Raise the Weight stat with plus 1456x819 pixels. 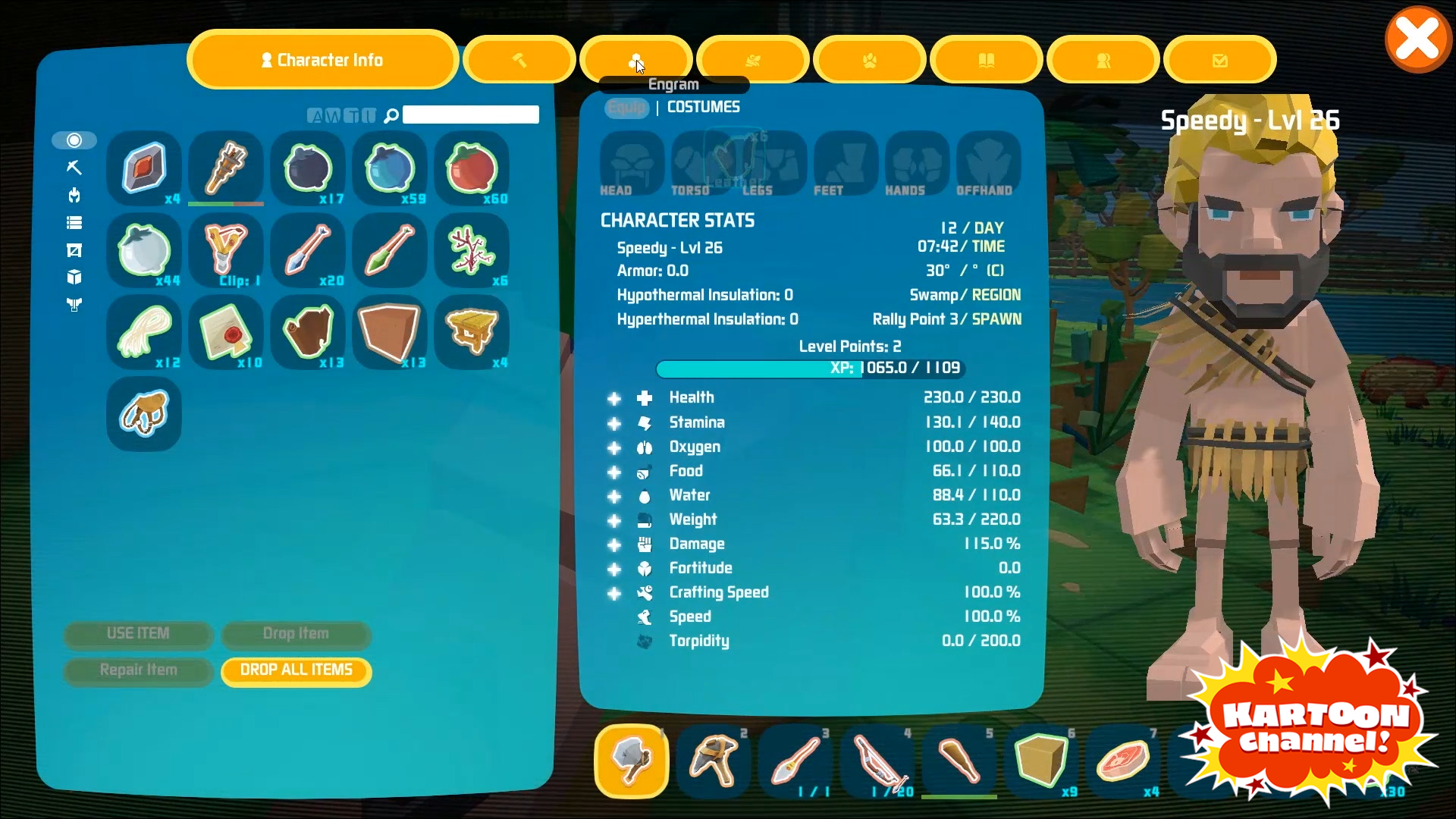(x=614, y=521)
